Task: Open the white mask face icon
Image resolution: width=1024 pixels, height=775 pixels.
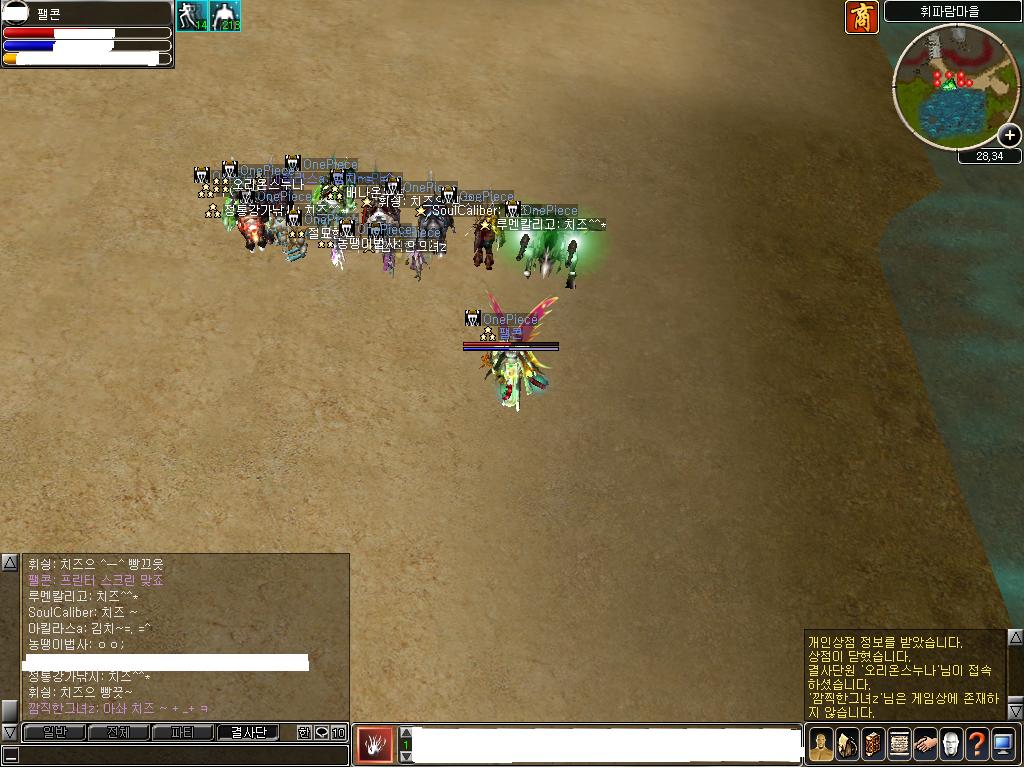Action: pos(951,745)
